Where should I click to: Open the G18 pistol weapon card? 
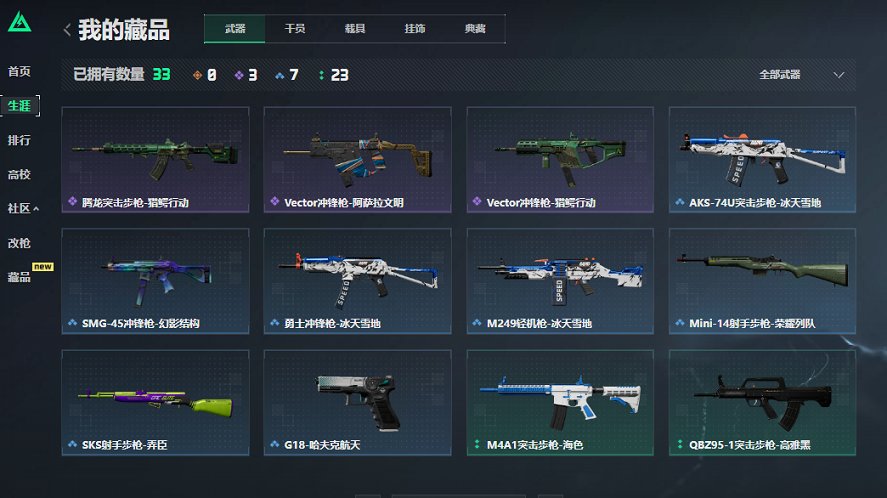pos(358,402)
